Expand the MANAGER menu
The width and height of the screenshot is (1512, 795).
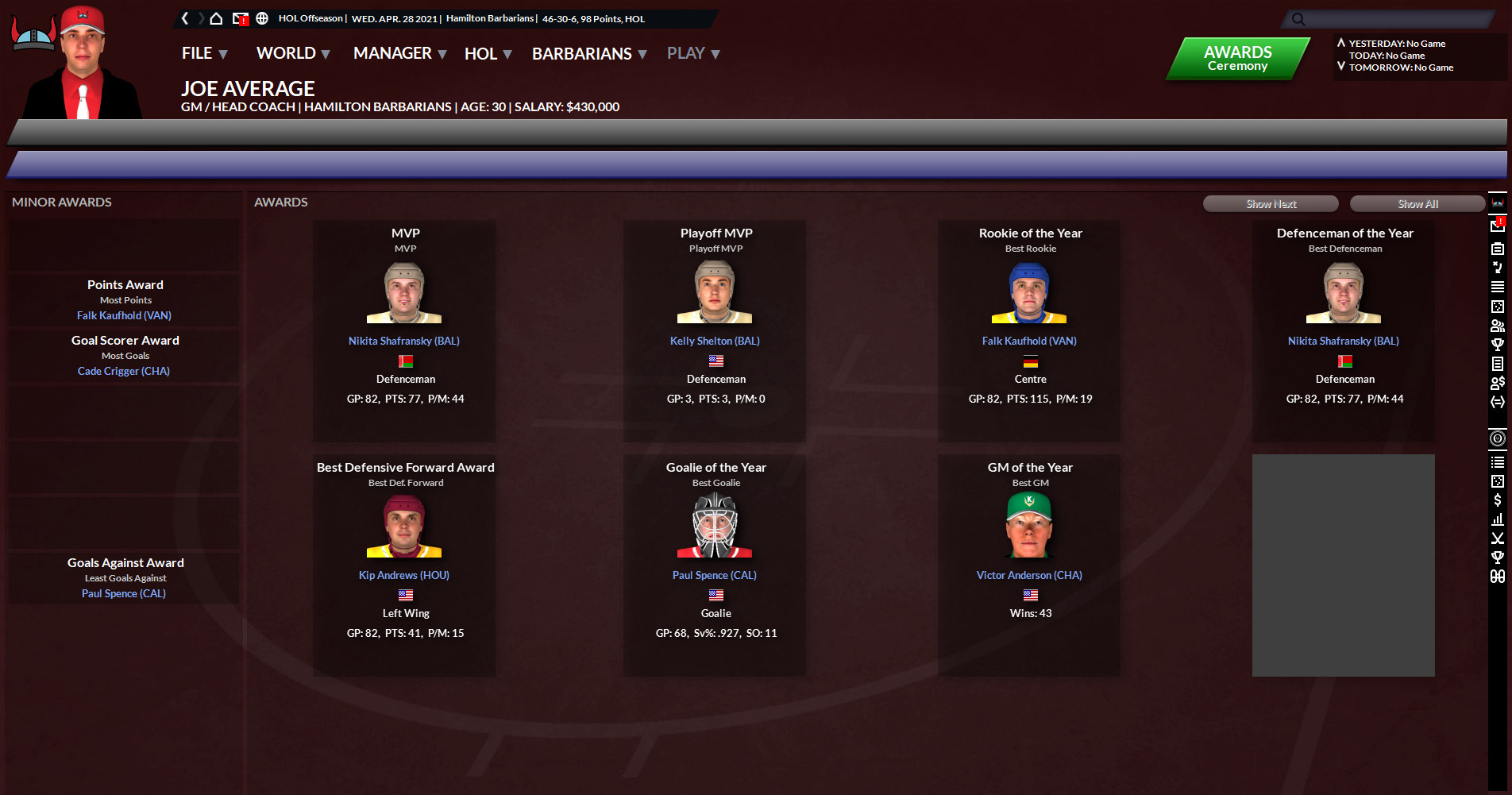[x=393, y=53]
